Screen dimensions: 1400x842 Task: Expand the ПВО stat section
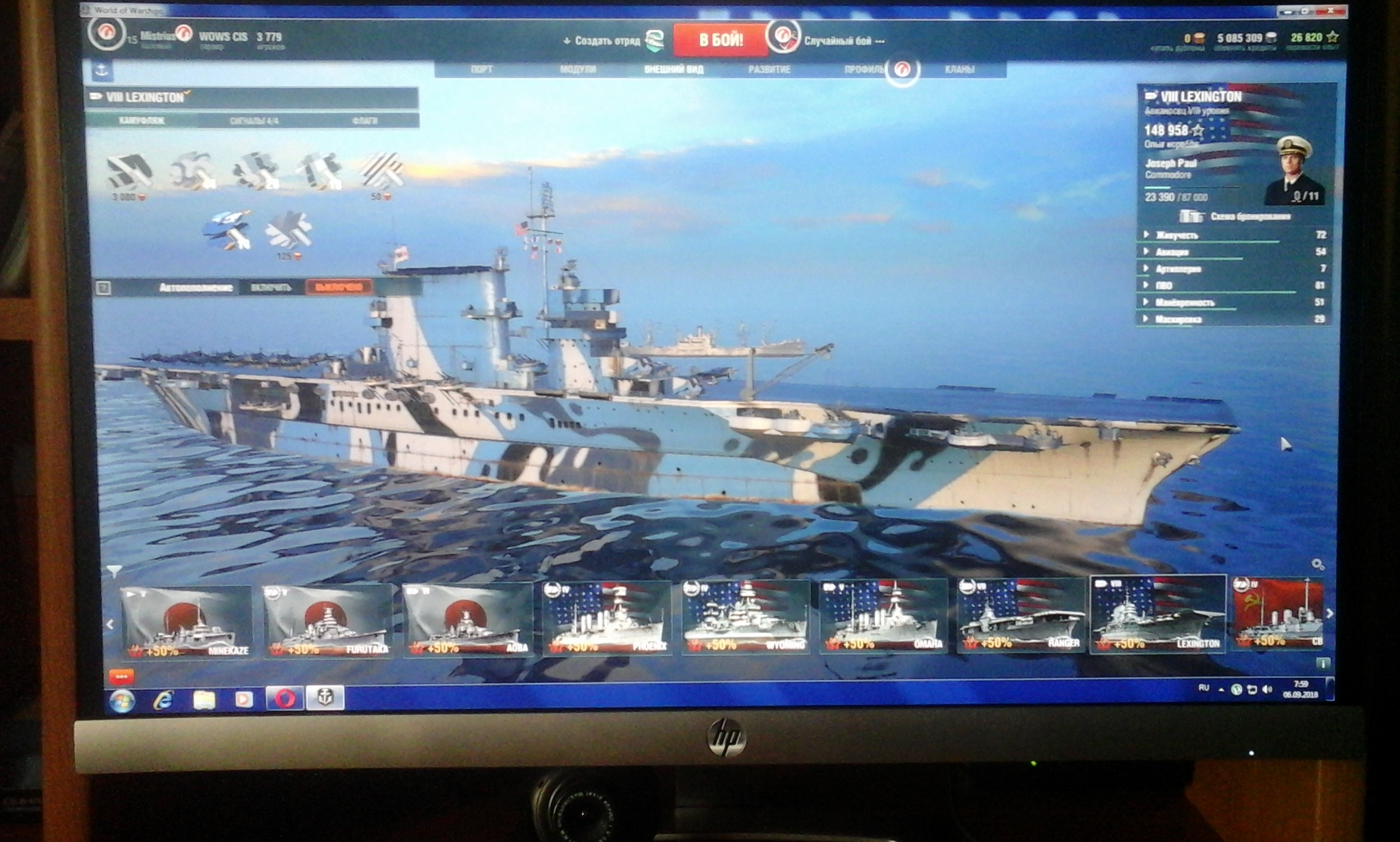pos(1163,285)
